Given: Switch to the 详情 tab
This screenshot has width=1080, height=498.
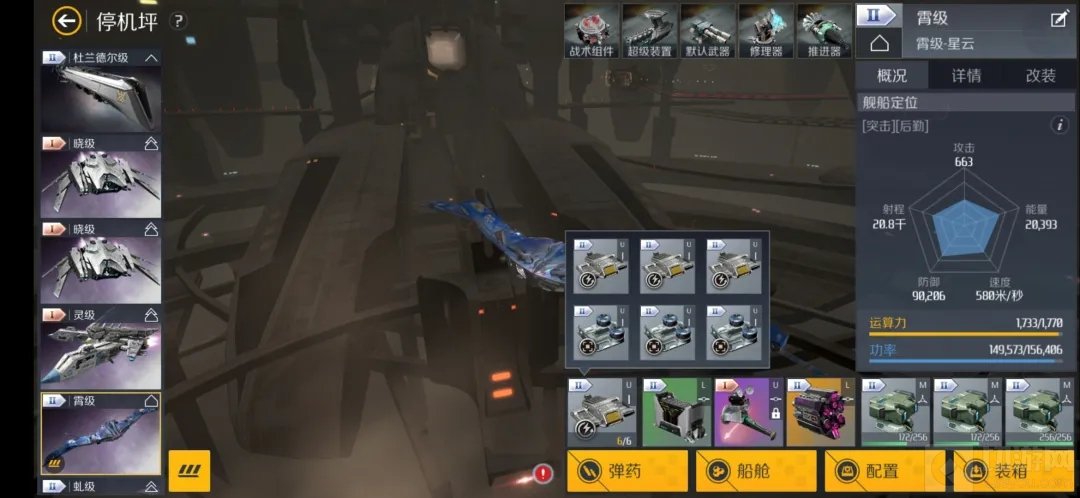Looking at the screenshot, I should point(966,76).
